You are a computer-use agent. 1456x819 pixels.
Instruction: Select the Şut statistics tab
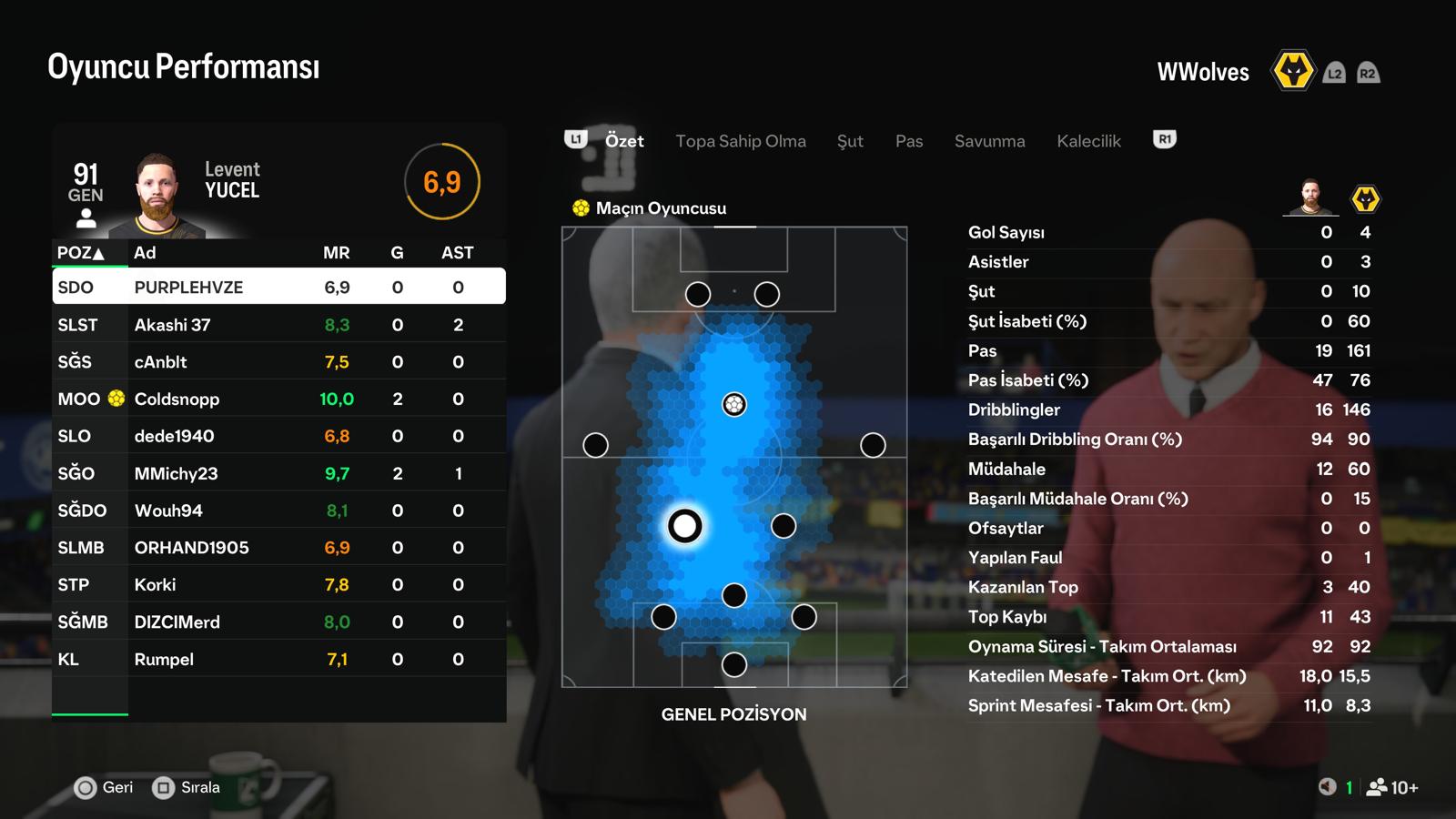coord(850,141)
